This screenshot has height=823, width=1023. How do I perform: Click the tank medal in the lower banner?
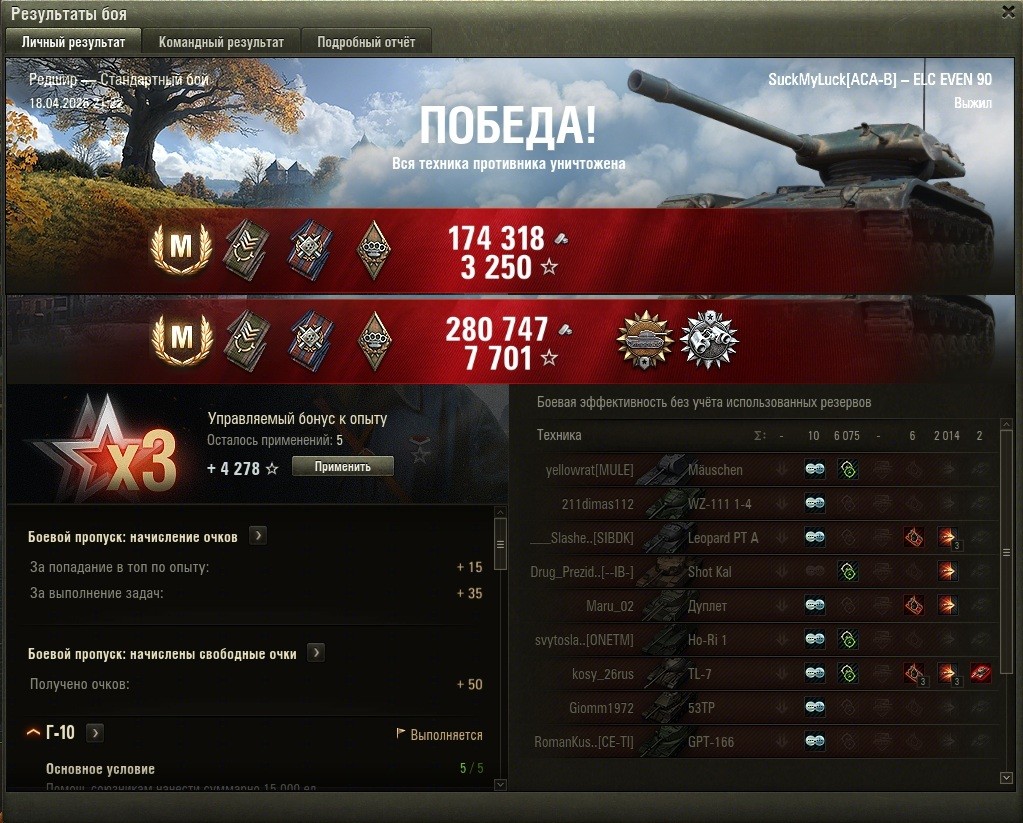pyautogui.click(x=645, y=339)
